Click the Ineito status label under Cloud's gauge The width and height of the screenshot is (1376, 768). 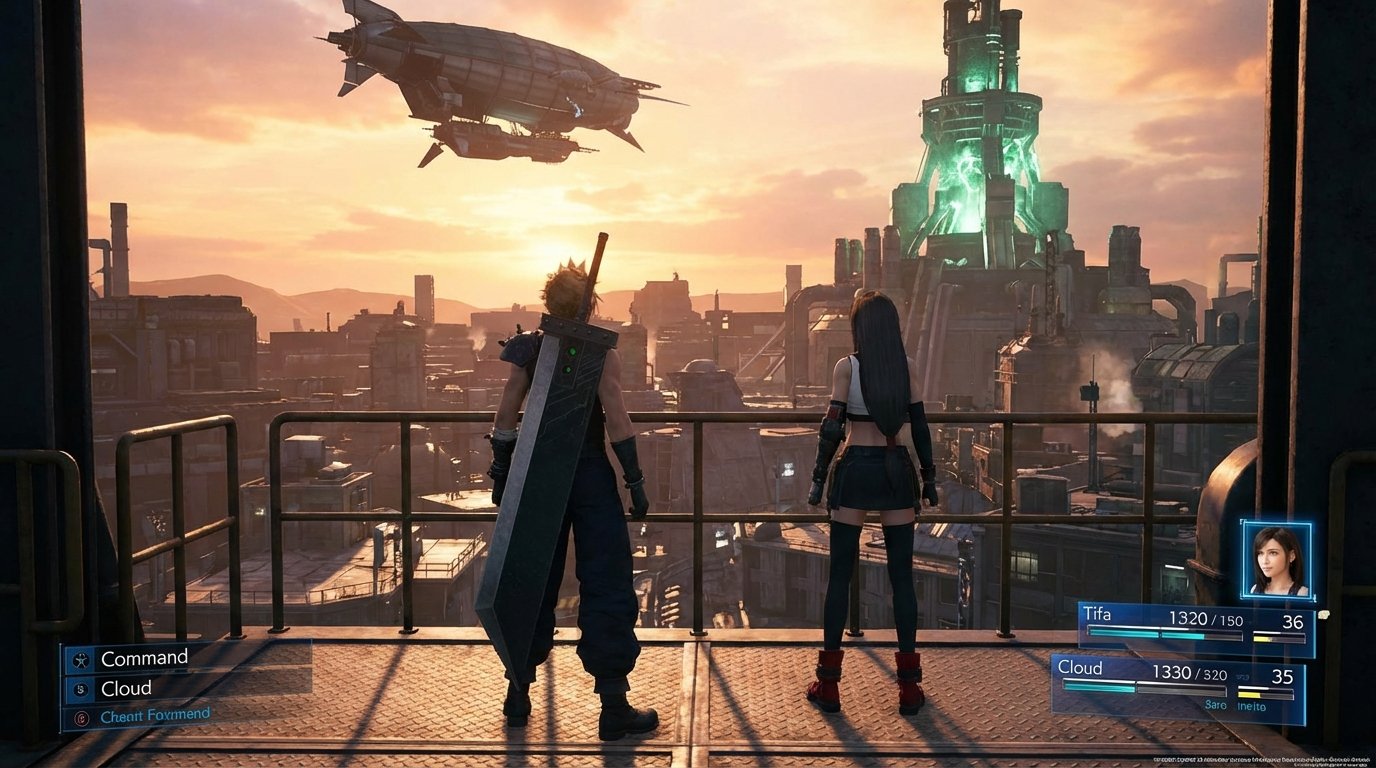tap(1250, 705)
